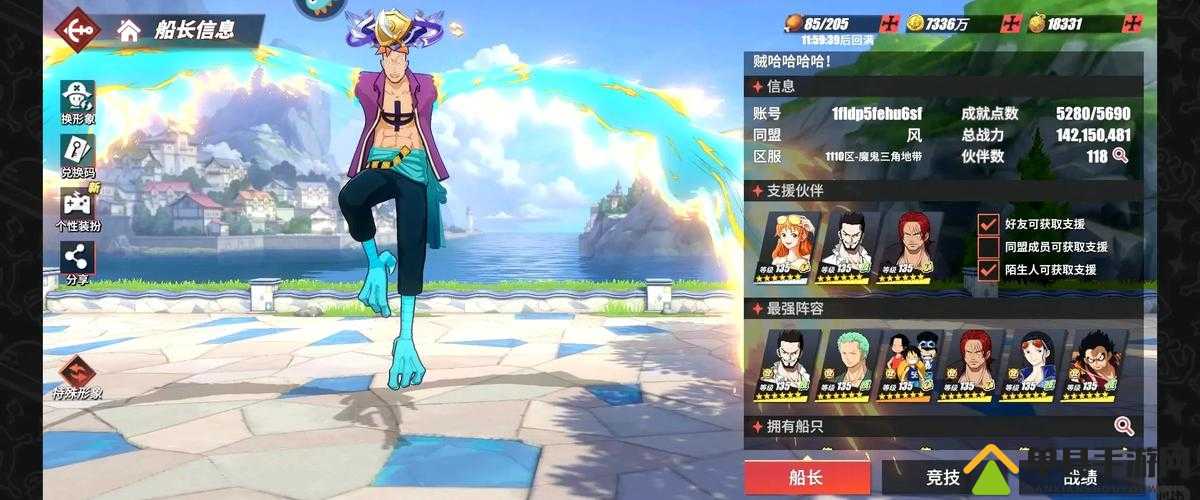Go back using the anchor arrow button
This screenshot has width=1200, height=500.
pos(77,30)
